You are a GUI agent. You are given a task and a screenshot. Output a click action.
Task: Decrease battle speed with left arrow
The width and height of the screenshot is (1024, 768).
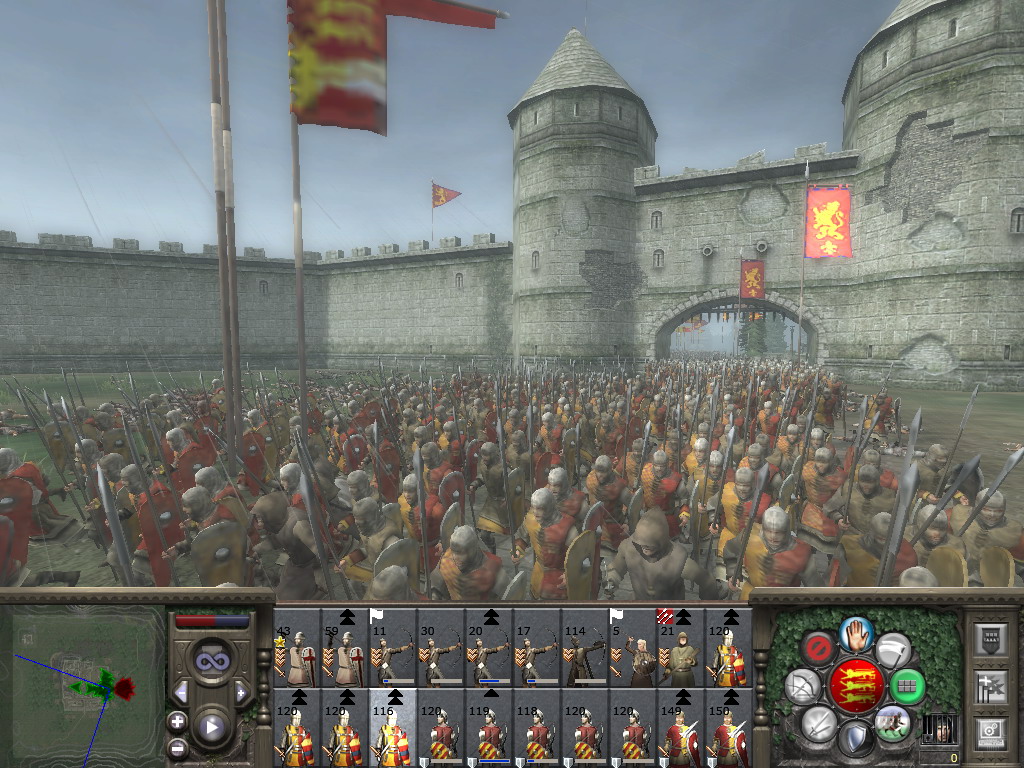(181, 692)
